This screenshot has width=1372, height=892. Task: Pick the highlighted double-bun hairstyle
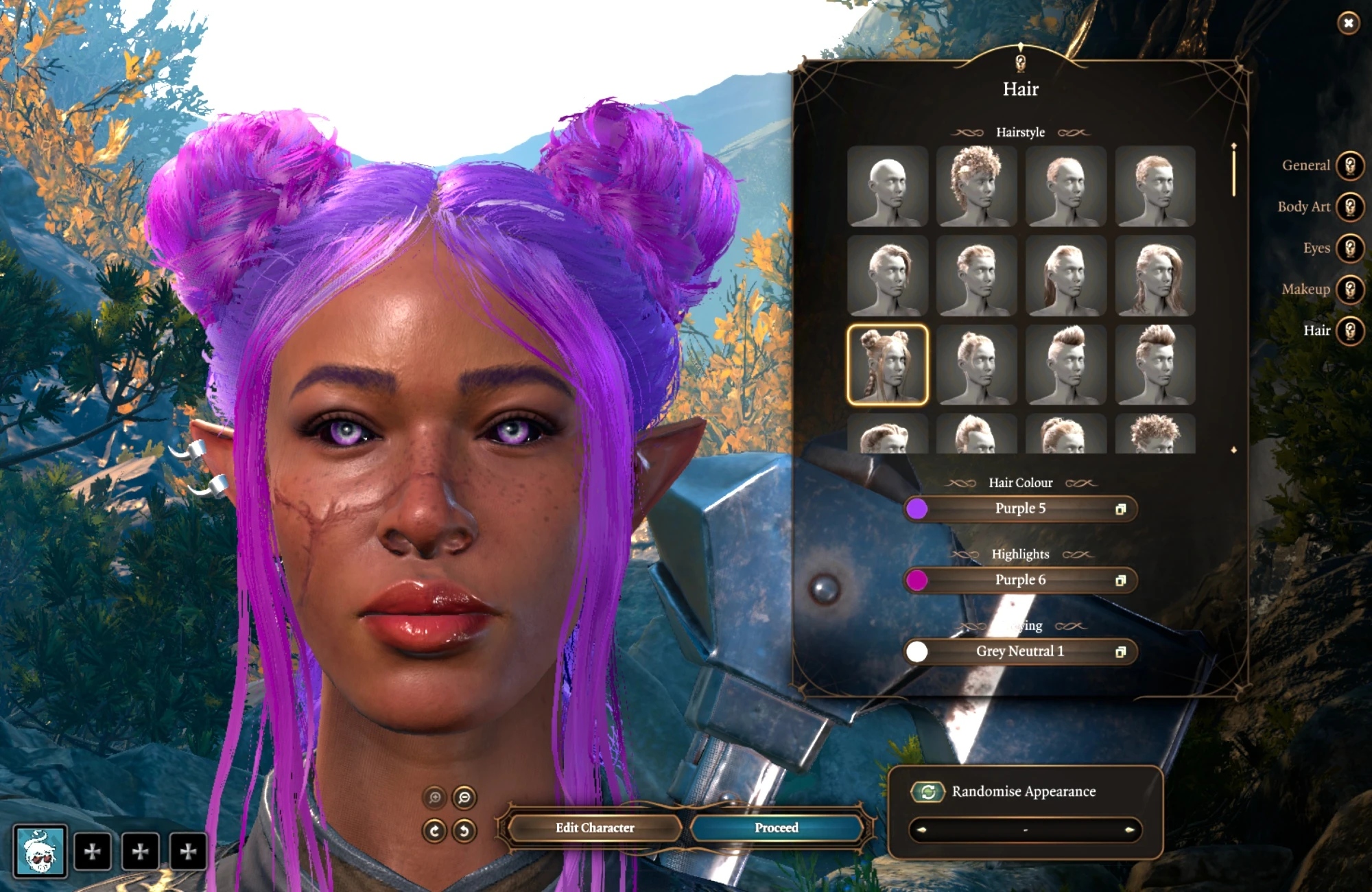(x=887, y=365)
